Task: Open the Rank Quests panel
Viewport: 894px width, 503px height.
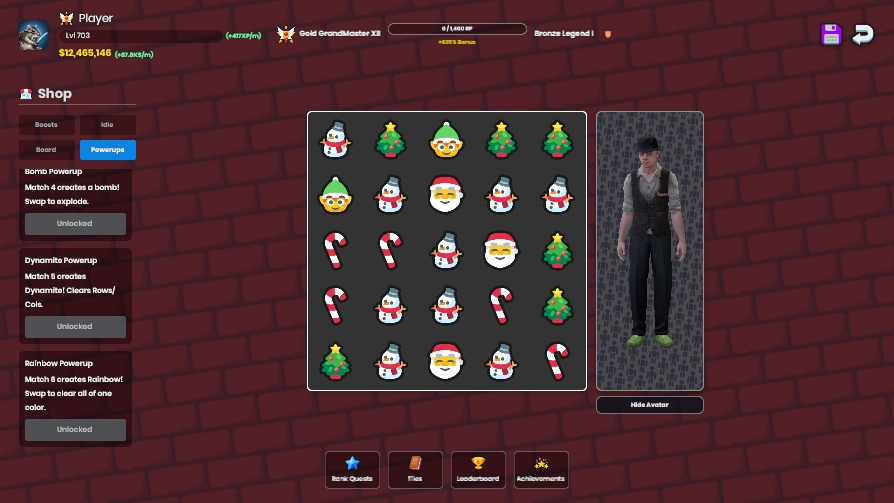Action: [x=352, y=470]
